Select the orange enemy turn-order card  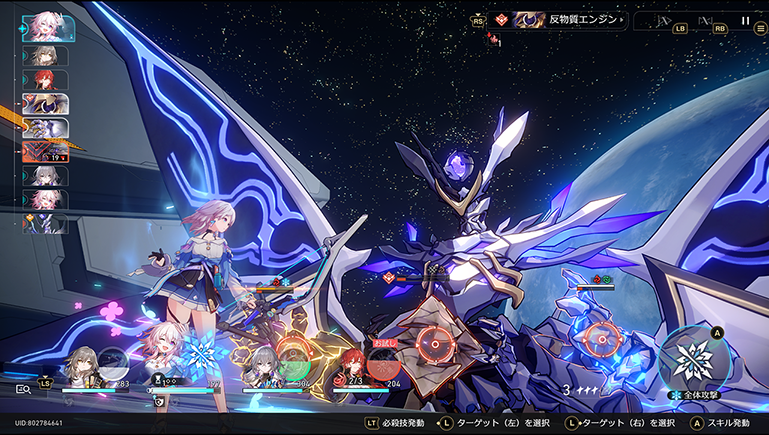coord(44,151)
